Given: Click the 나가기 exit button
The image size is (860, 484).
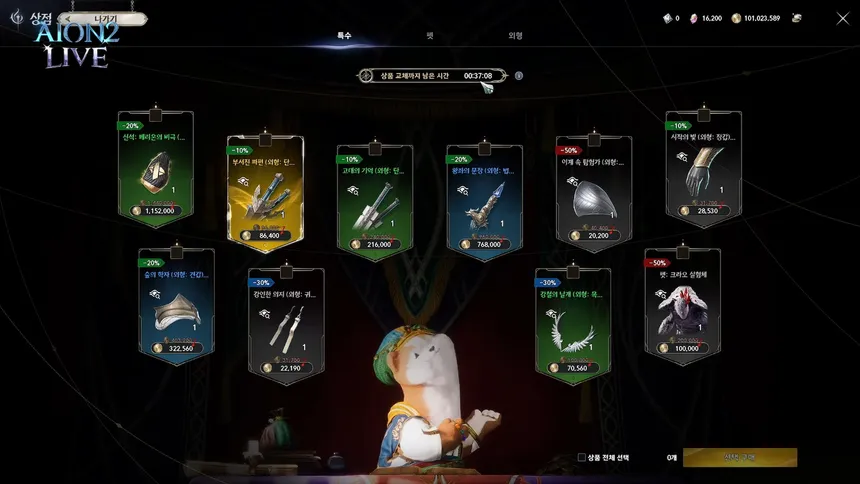Looking at the screenshot, I should (104, 18).
